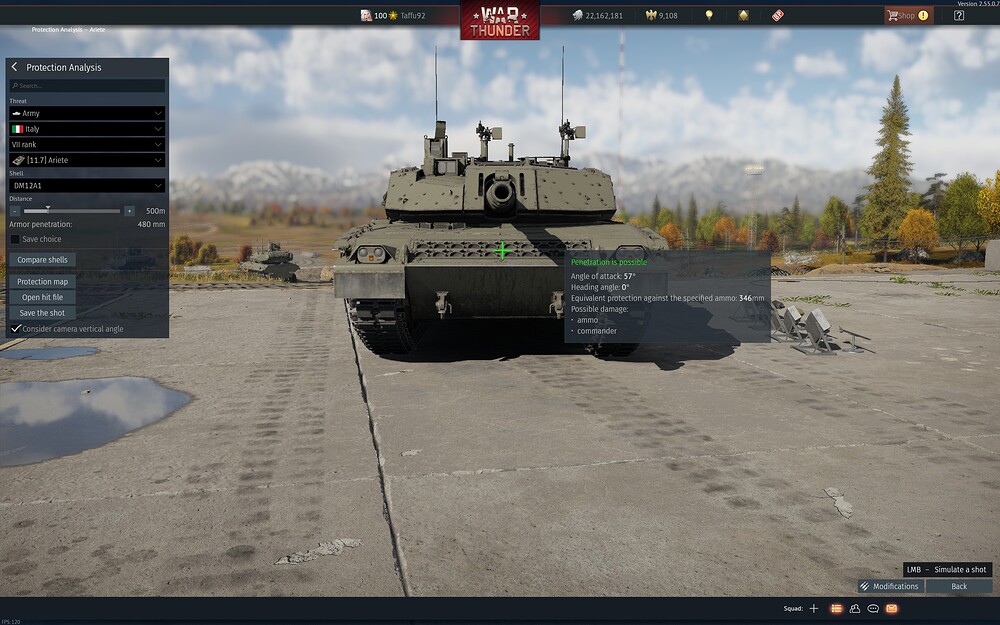This screenshot has width=1000, height=625.
Task: Open the Italy nation dropdown
Action: click(87, 129)
